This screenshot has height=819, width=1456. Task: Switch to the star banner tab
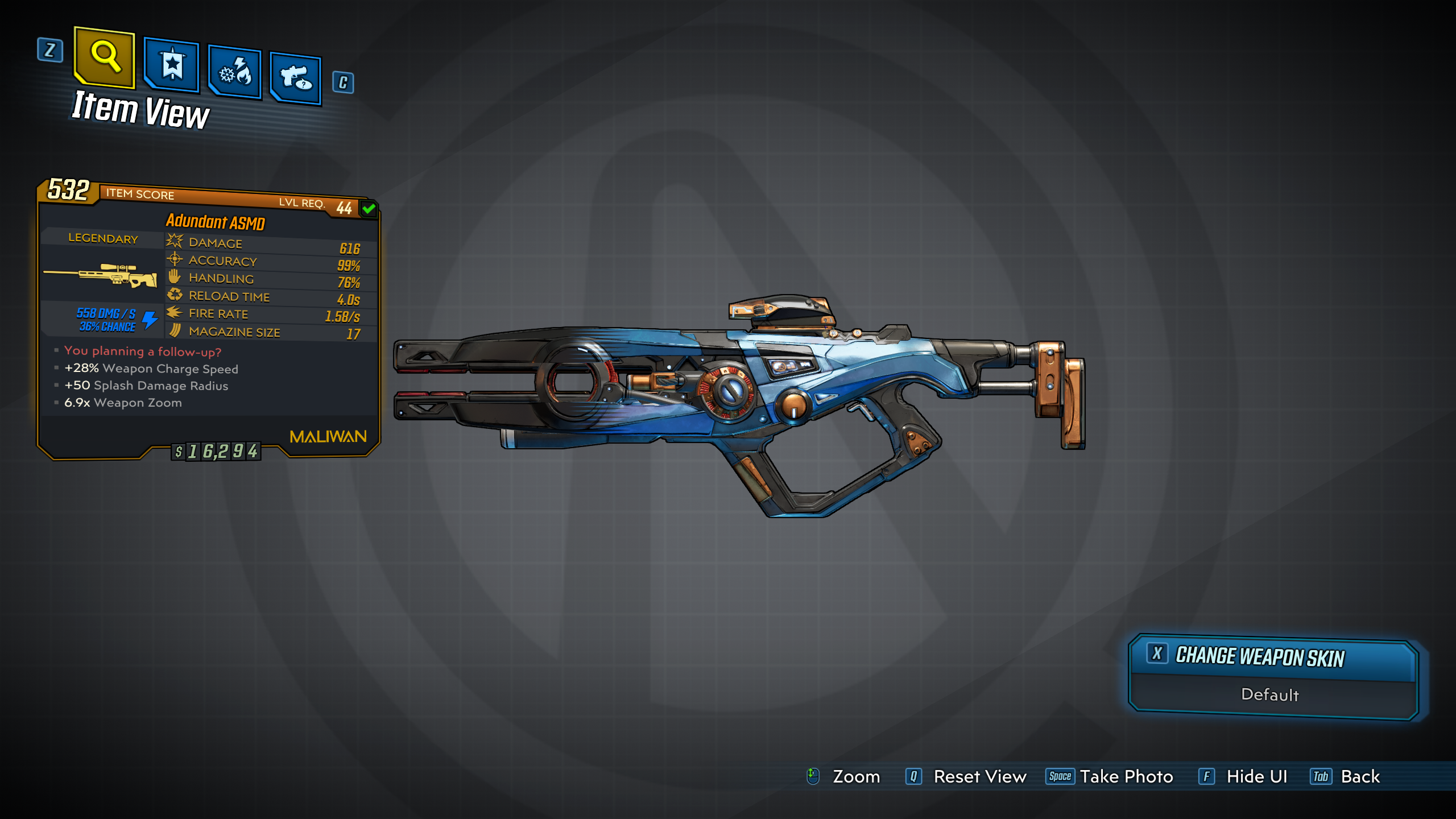click(172, 65)
